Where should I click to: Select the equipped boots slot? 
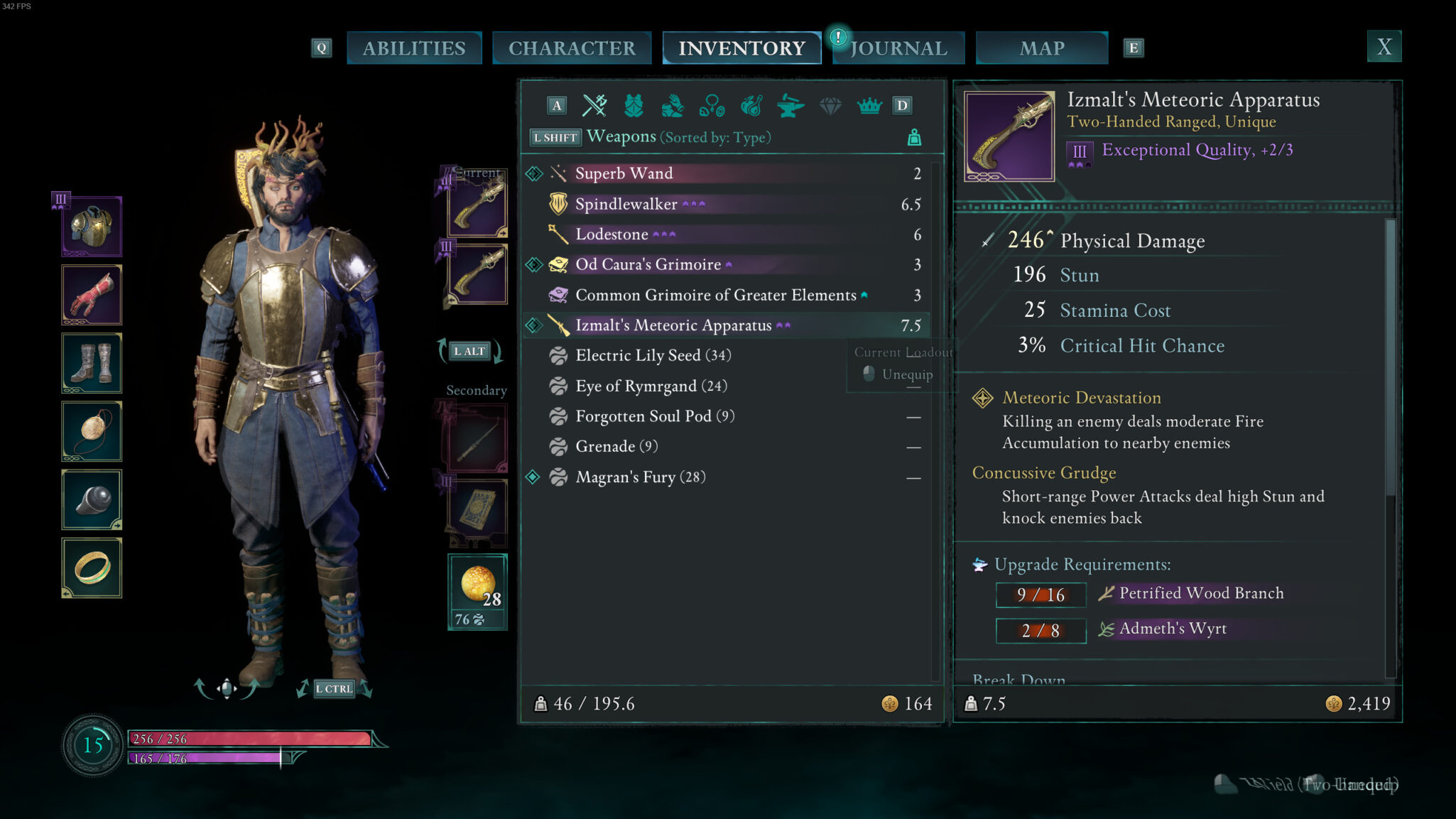click(92, 363)
